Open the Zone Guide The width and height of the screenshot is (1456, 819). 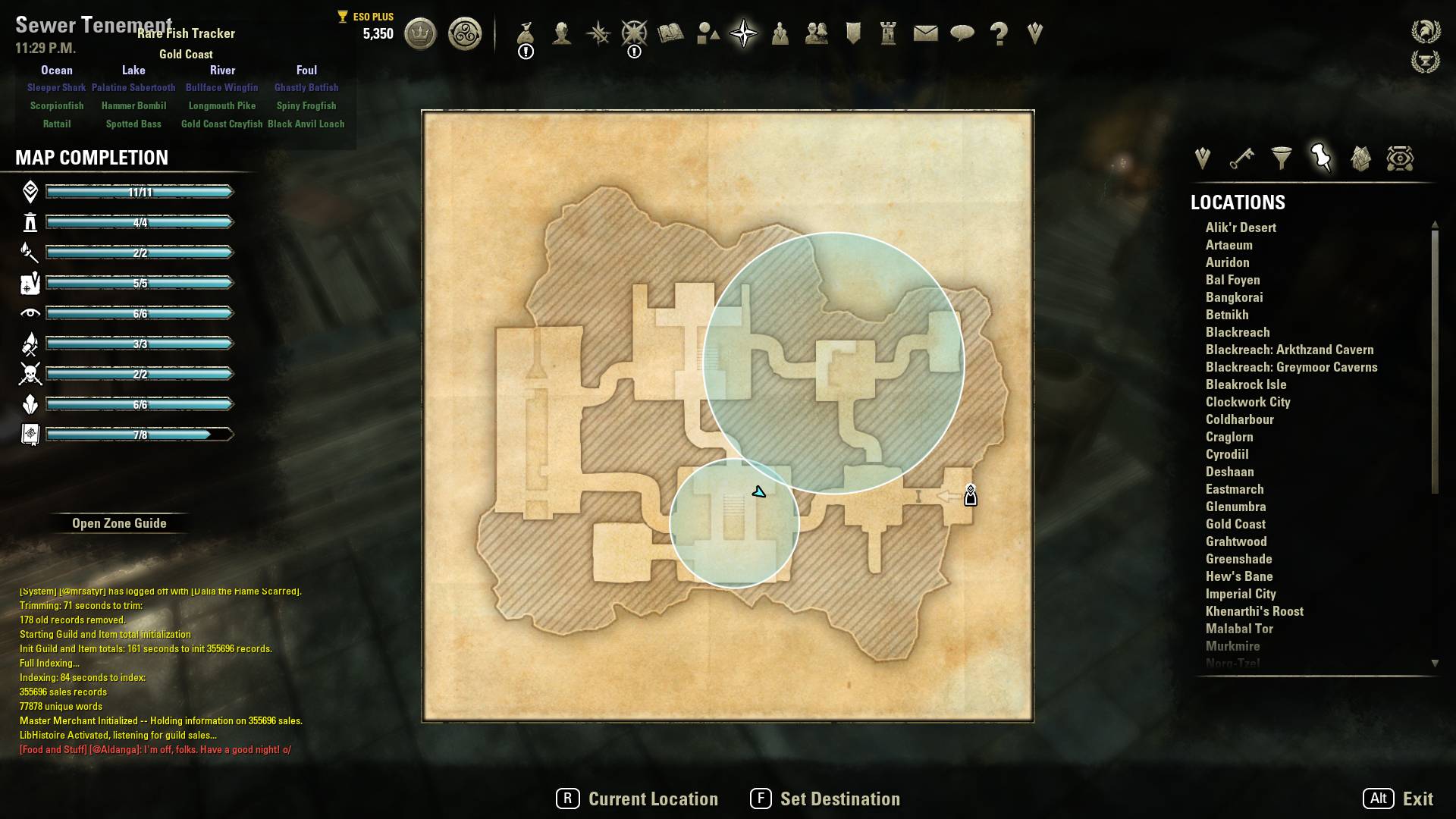(119, 523)
